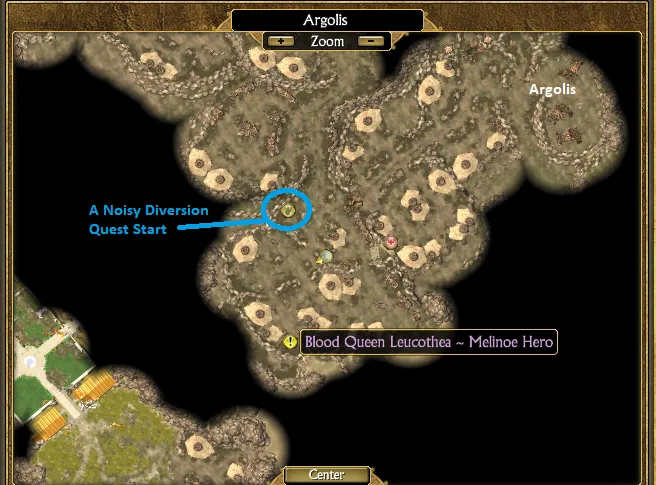Select the red cross marker on the map
Viewport: 656px width, 485px height.
(x=391, y=242)
